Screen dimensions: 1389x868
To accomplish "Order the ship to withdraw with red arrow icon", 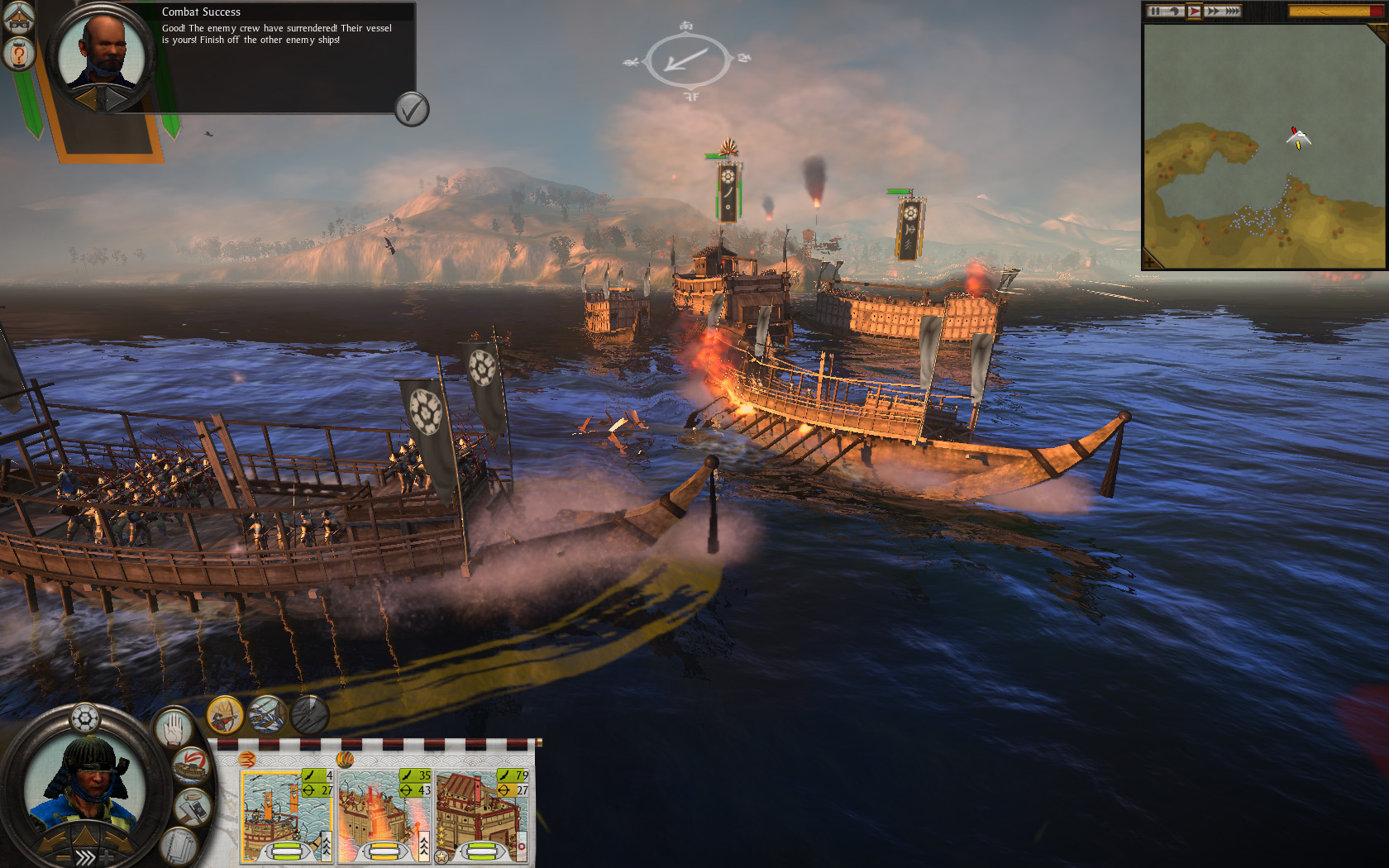I will 191,765.
